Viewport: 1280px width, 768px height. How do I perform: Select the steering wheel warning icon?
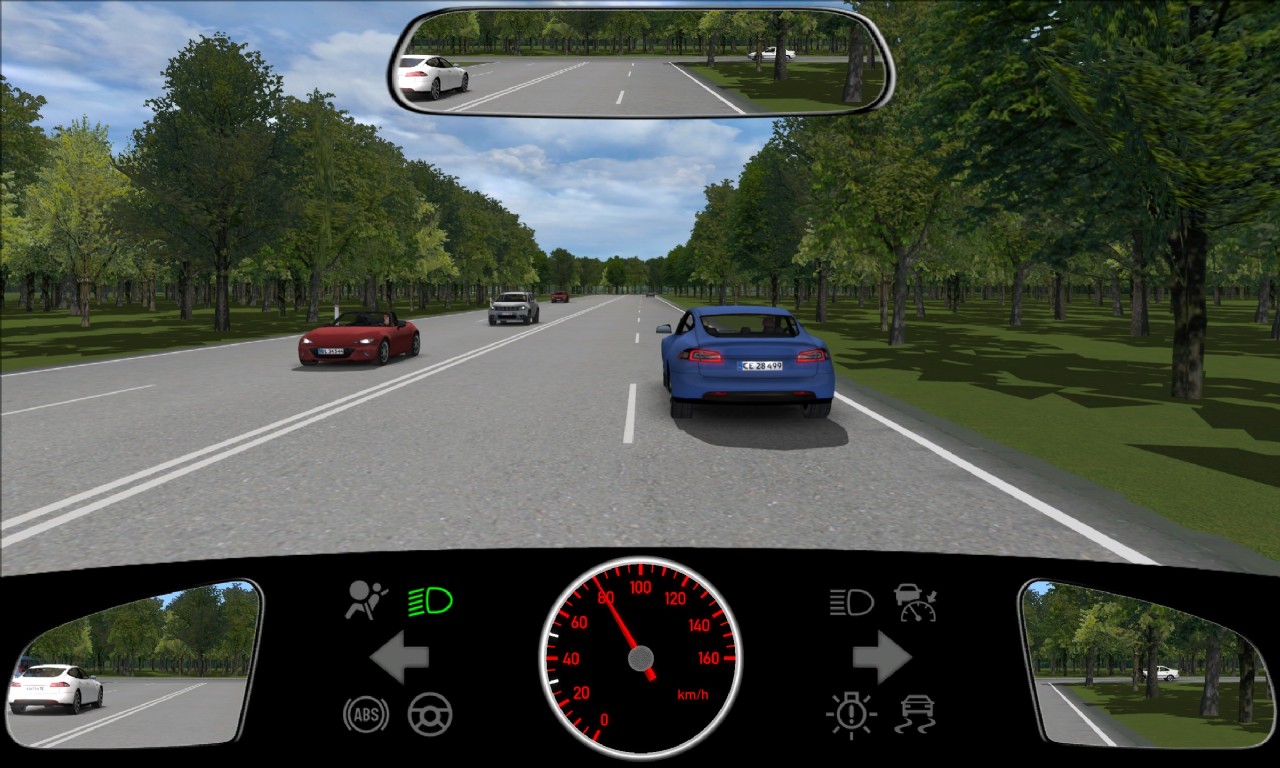tap(430, 714)
